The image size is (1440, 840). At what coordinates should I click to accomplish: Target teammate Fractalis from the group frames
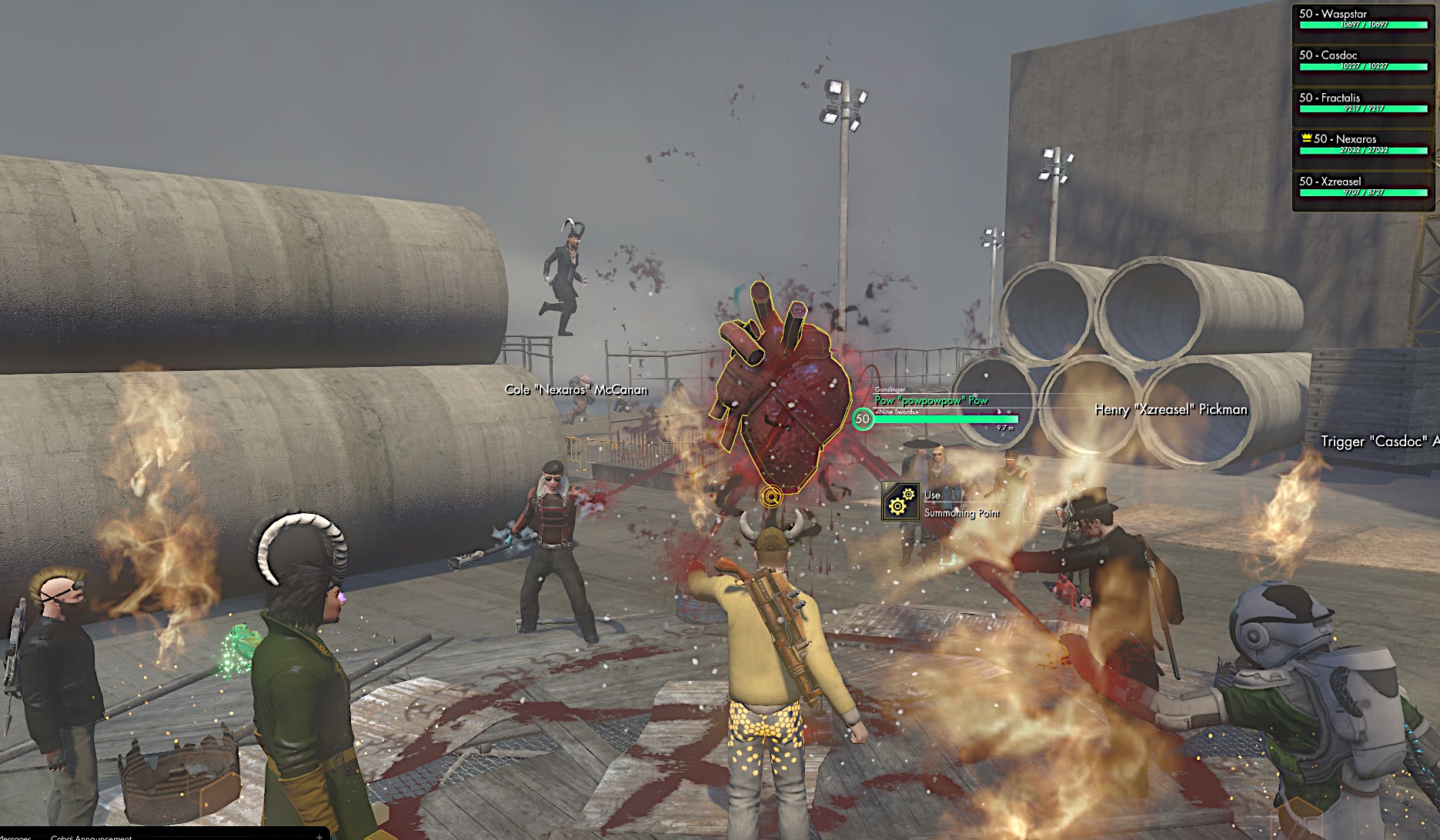click(1363, 102)
